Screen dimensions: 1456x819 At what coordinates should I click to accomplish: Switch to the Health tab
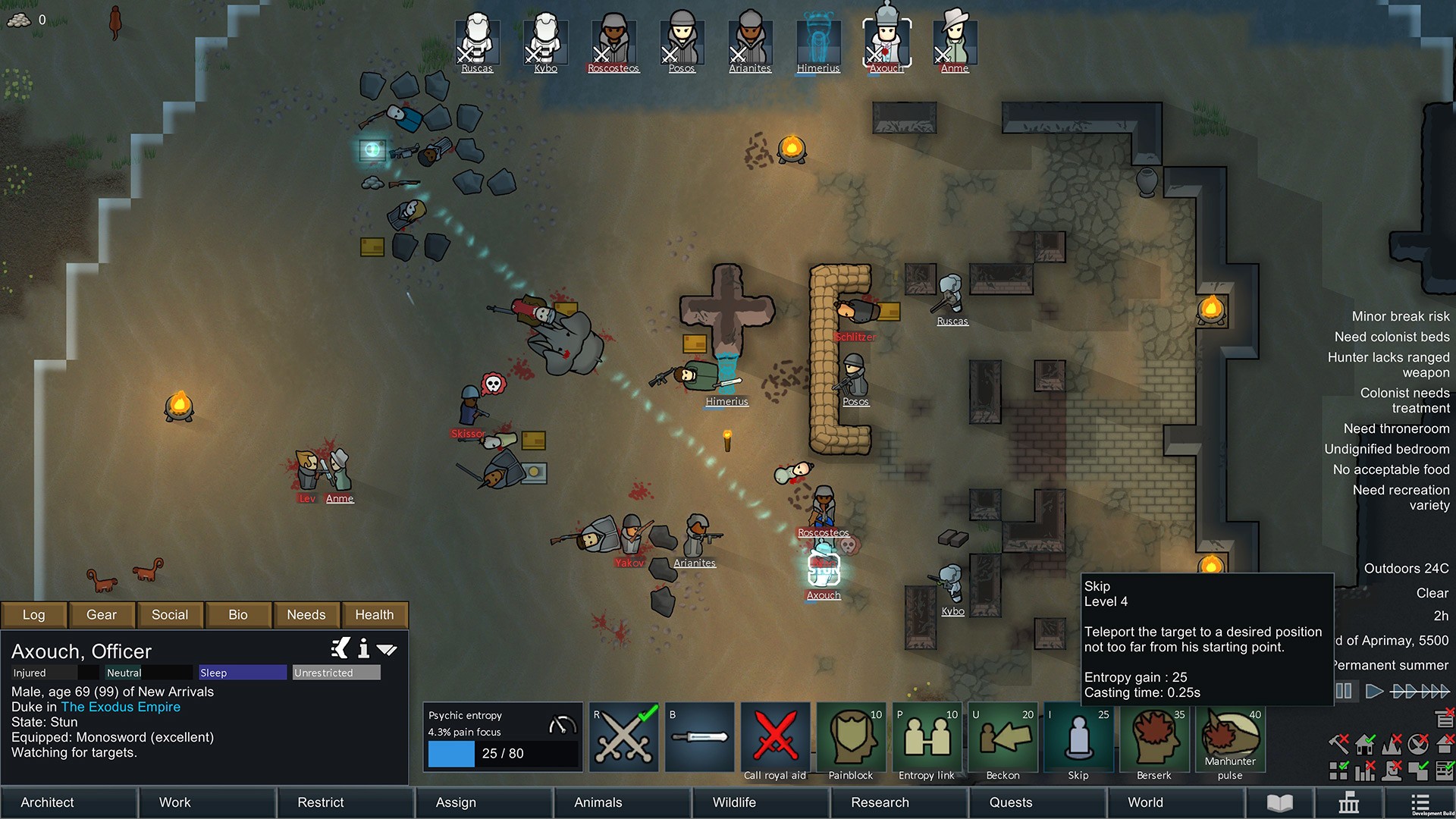[x=375, y=614]
